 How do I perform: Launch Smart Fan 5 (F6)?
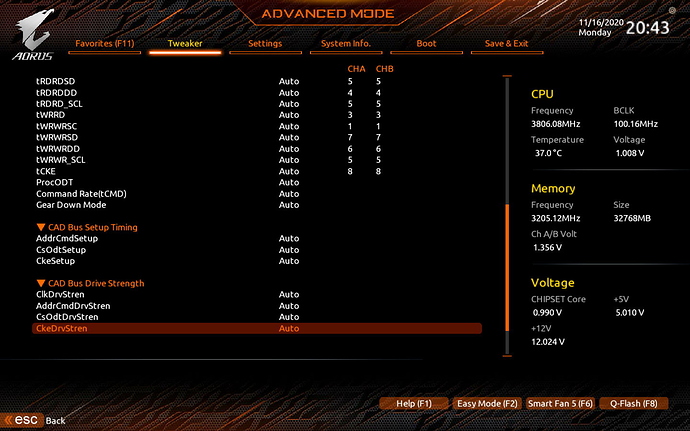tap(560, 403)
